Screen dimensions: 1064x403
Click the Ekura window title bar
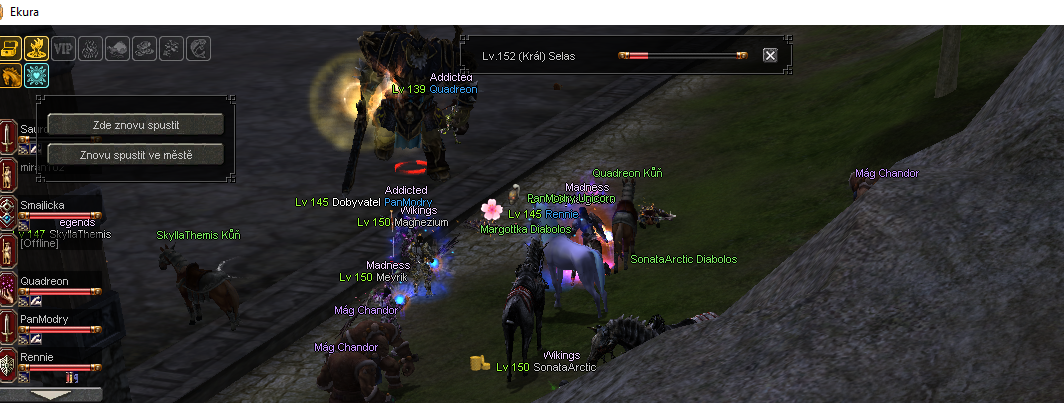pos(500,12)
